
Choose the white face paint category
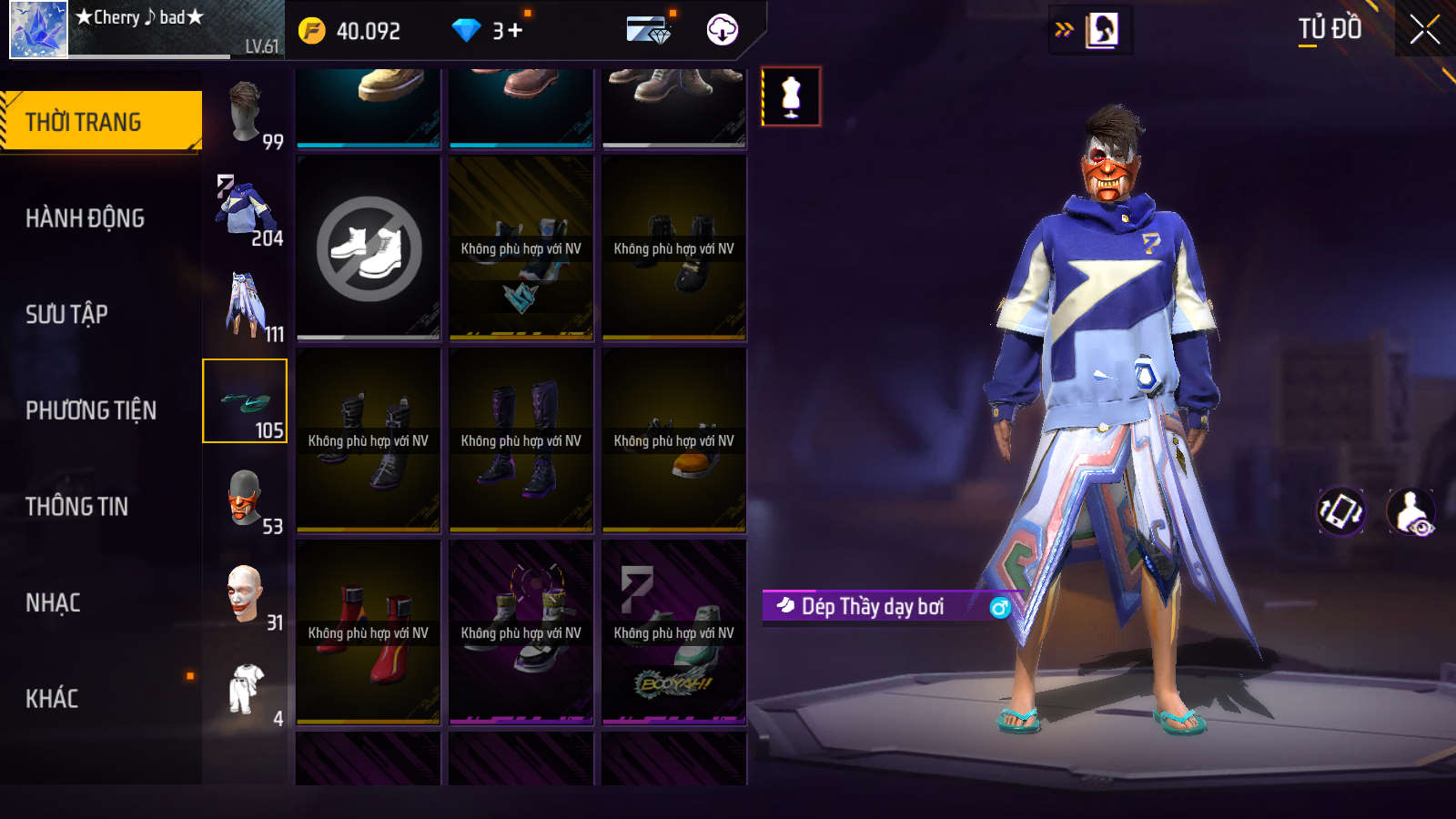[x=246, y=595]
